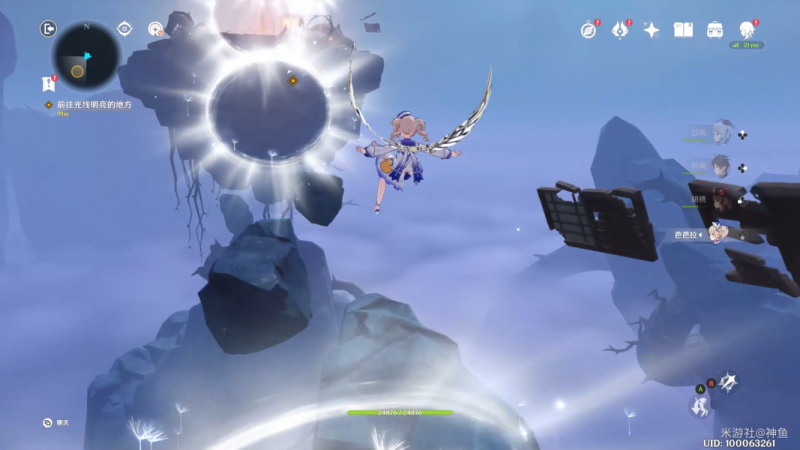Switch to party member 钟离
The height and width of the screenshot is (450, 800).
click(x=721, y=166)
